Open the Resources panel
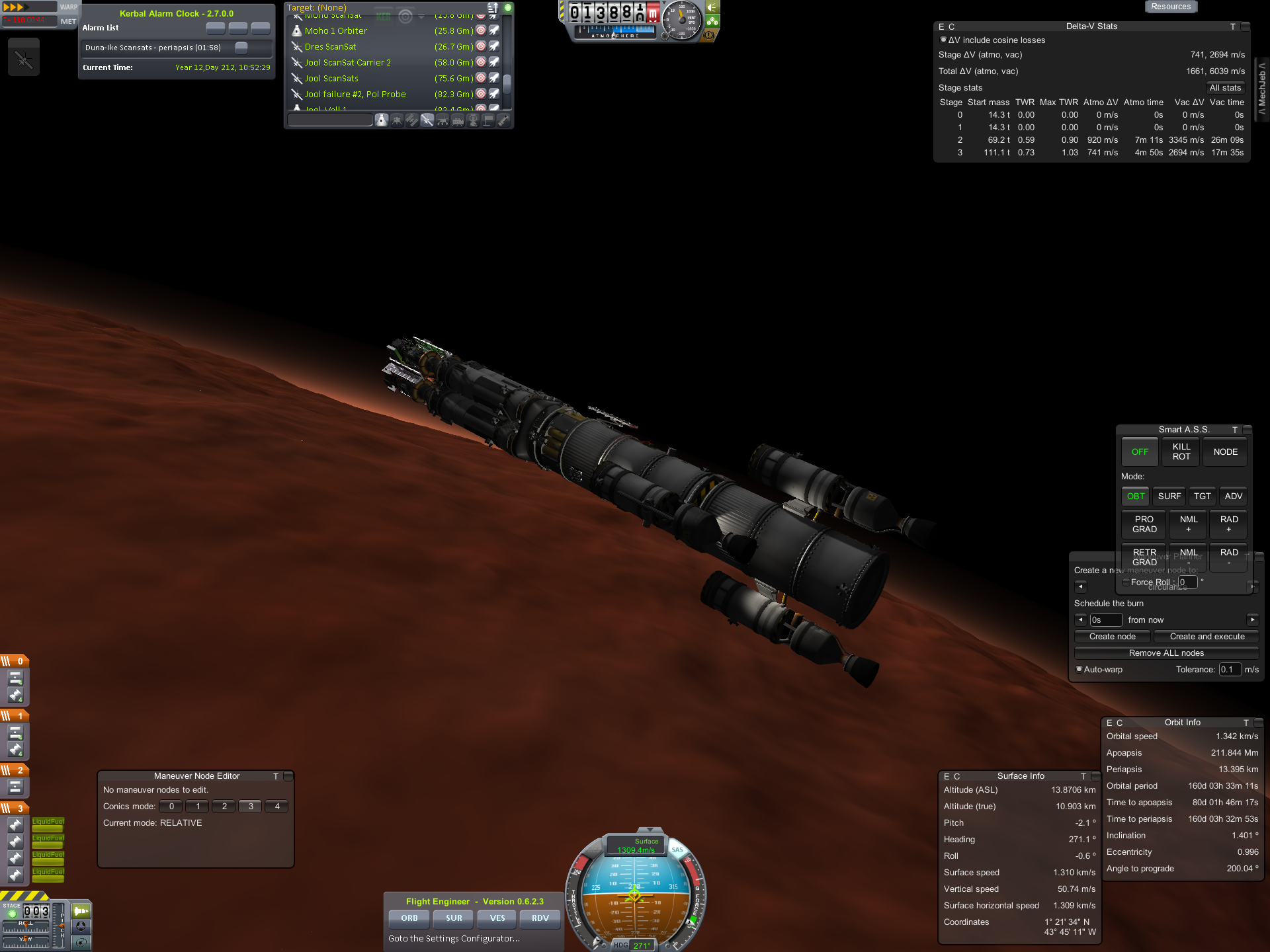This screenshot has width=1270, height=952. (1170, 7)
